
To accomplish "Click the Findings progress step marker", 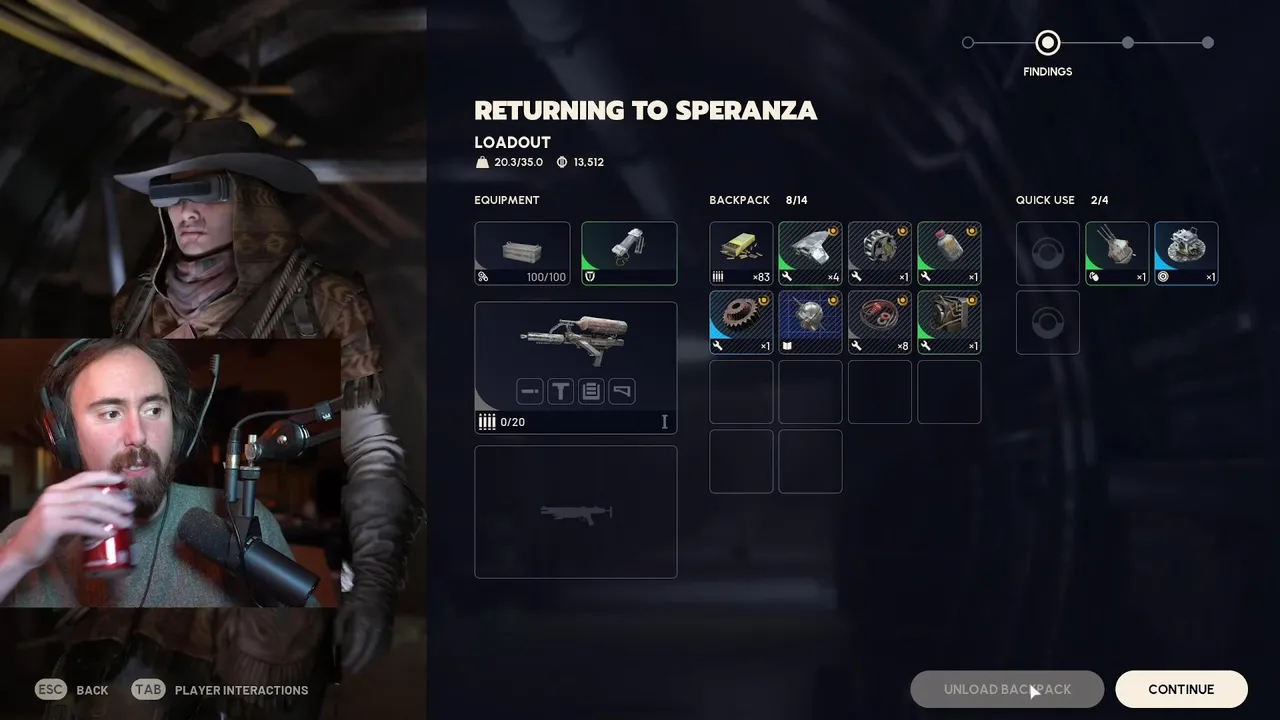I will click(x=1048, y=43).
